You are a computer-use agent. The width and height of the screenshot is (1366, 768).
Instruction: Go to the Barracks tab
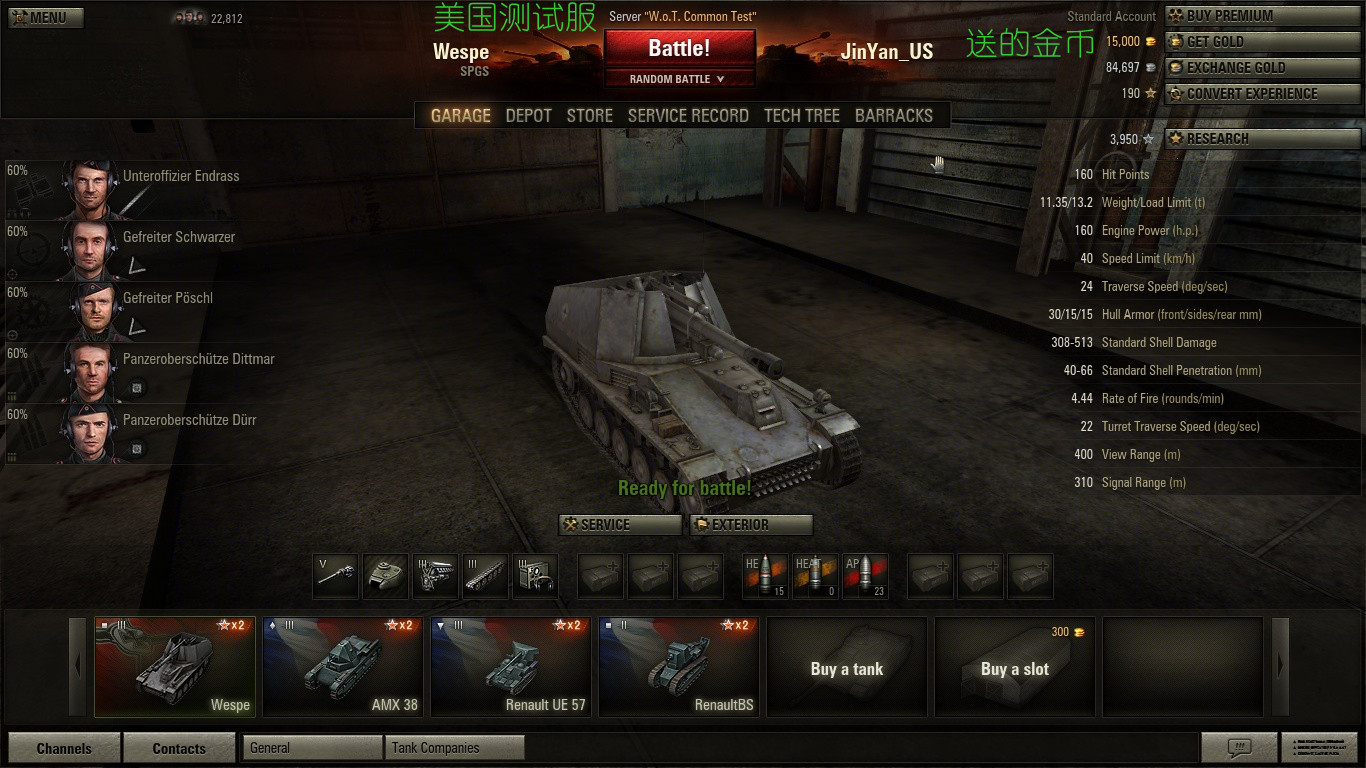[x=893, y=116]
